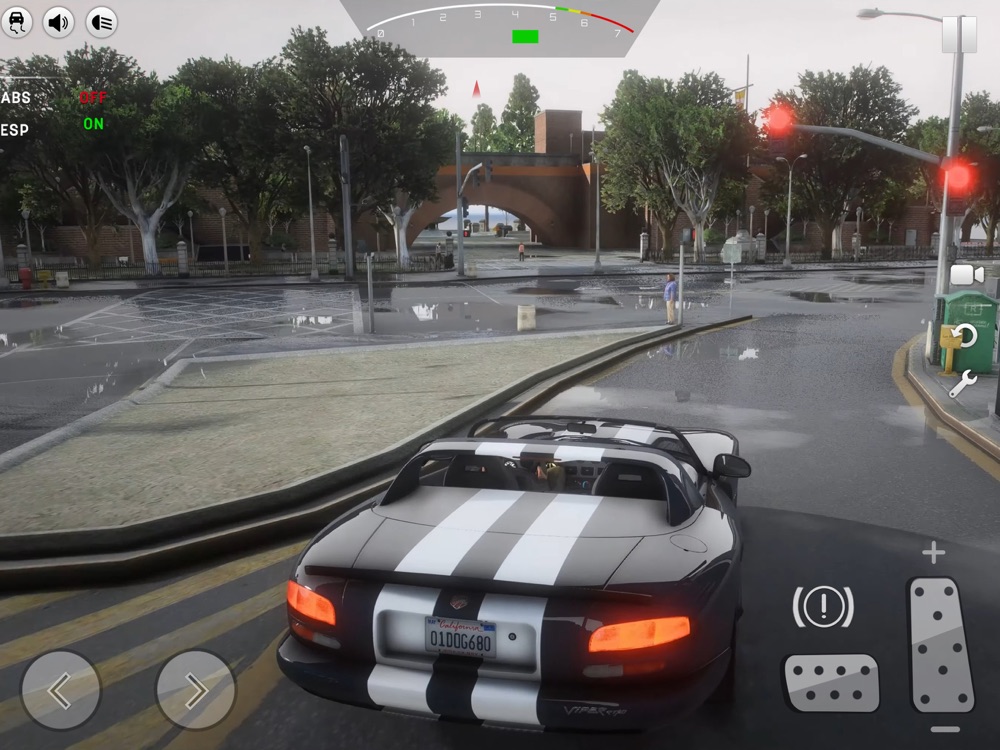Change view with the camera icon

(x=966, y=275)
